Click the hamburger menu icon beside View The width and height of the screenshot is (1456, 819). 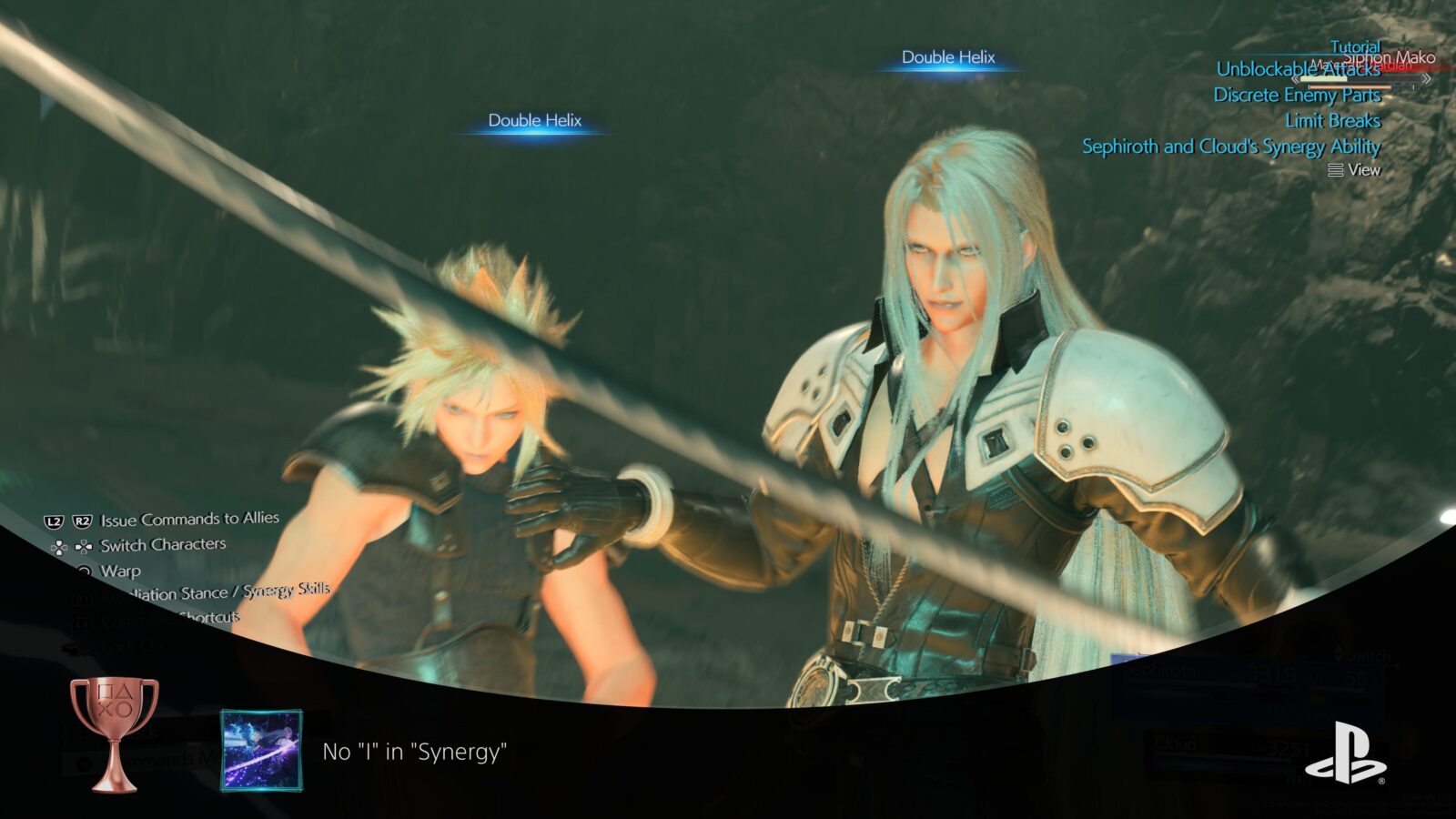(x=1334, y=169)
